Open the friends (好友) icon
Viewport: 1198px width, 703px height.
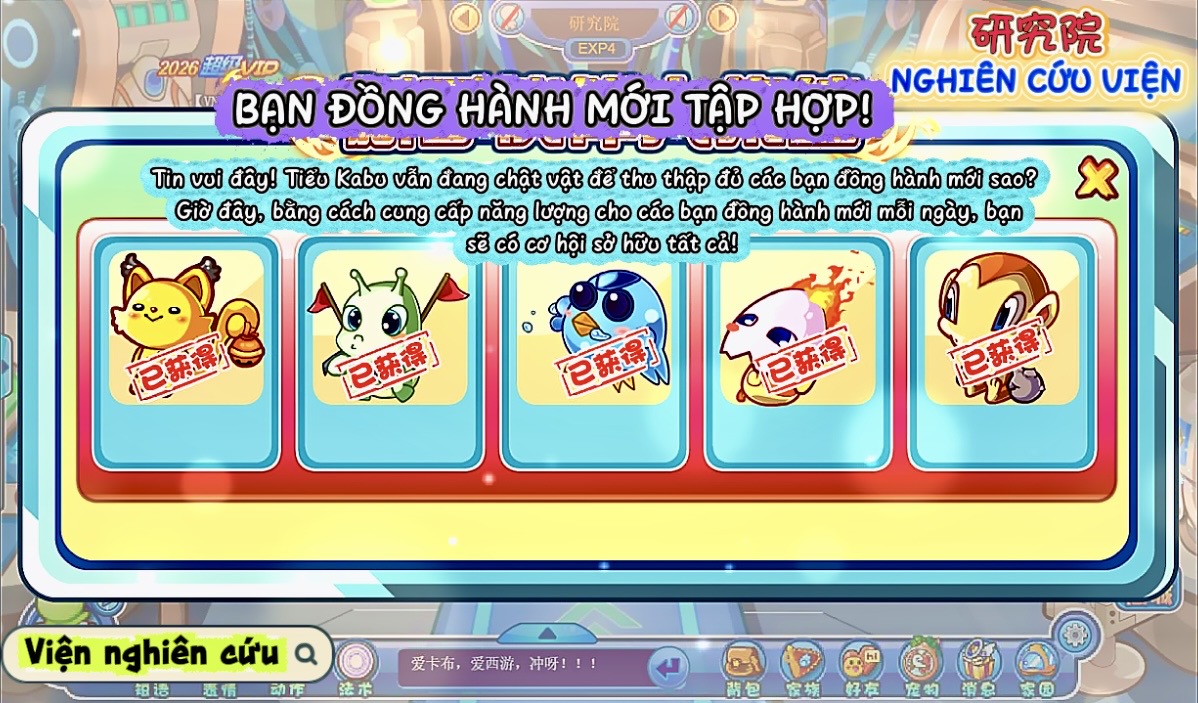point(860,664)
